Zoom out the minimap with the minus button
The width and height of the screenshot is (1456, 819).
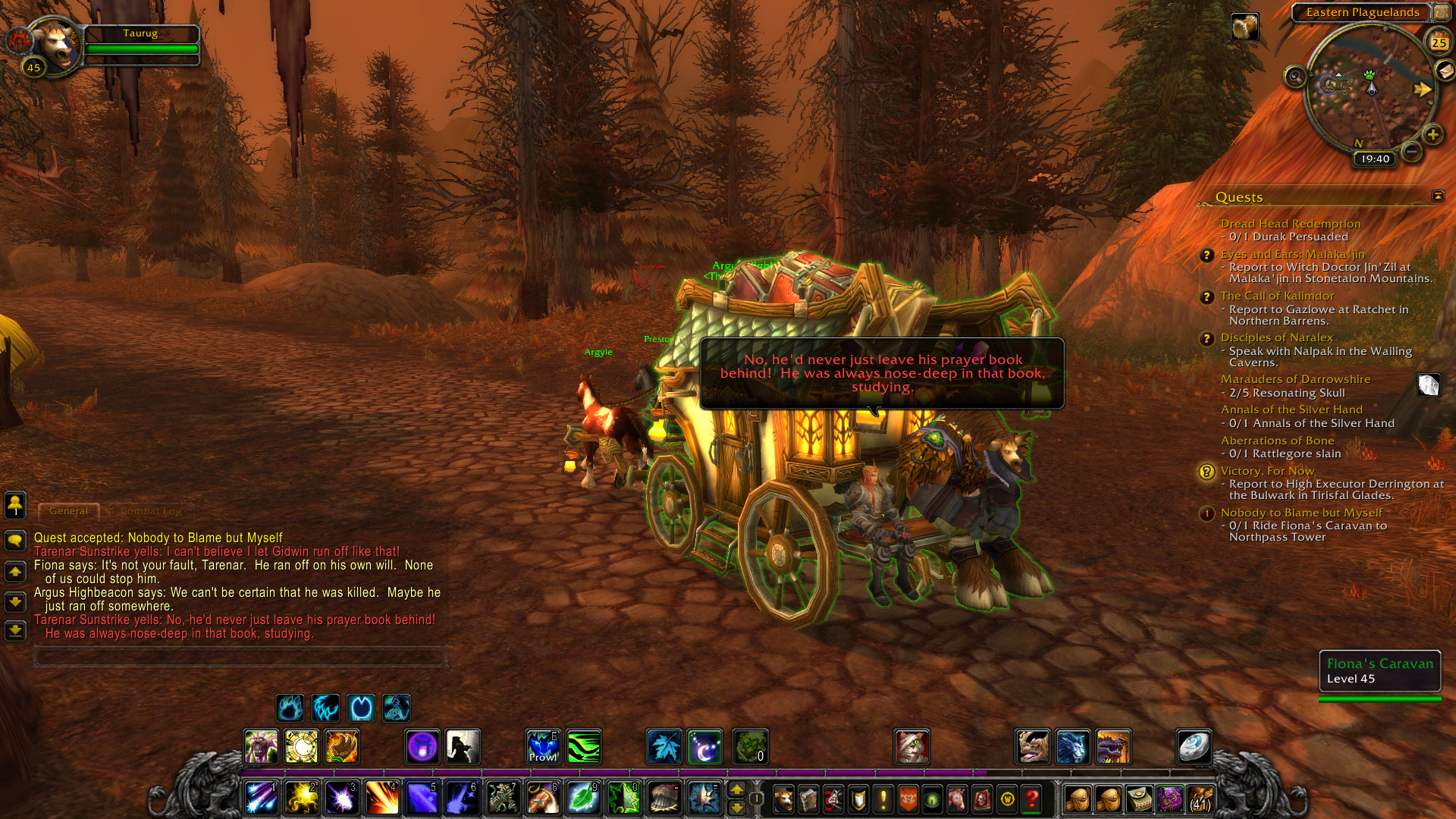pos(1411,152)
